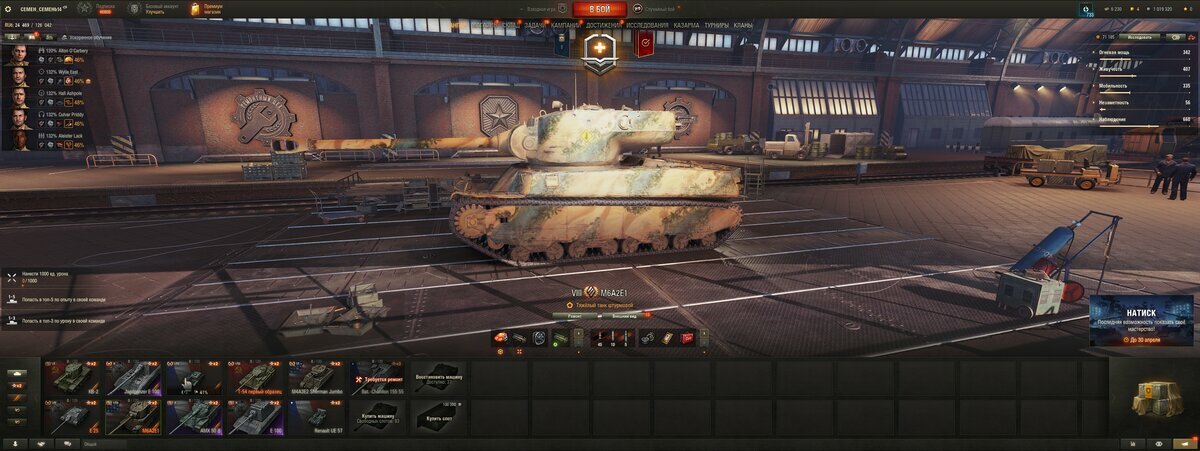The width and height of the screenshot is (1200, 451).
Task: Select the M4A3E2 Sherman Jumbo tank
Action: (x=317, y=378)
